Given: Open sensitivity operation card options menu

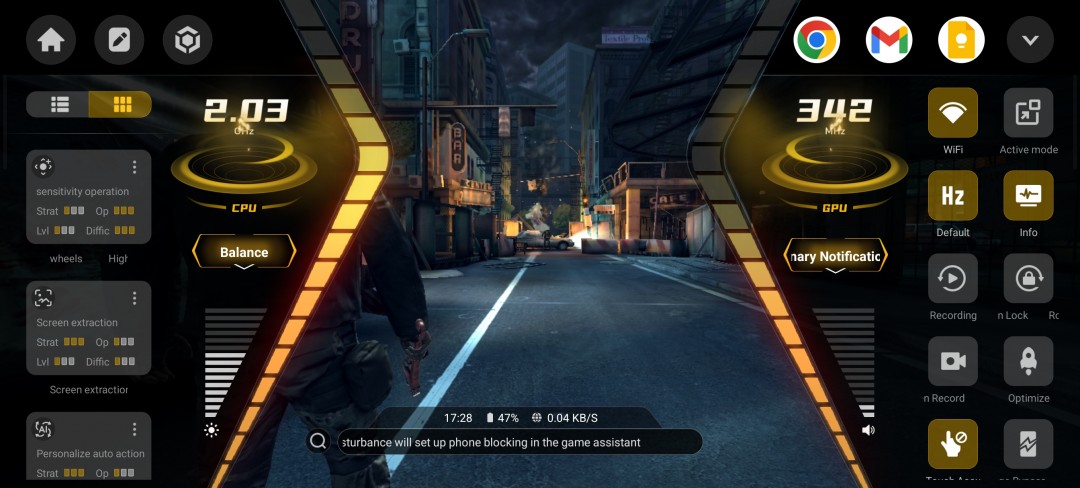Looking at the screenshot, I should pyautogui.click(x=135, y=167).
